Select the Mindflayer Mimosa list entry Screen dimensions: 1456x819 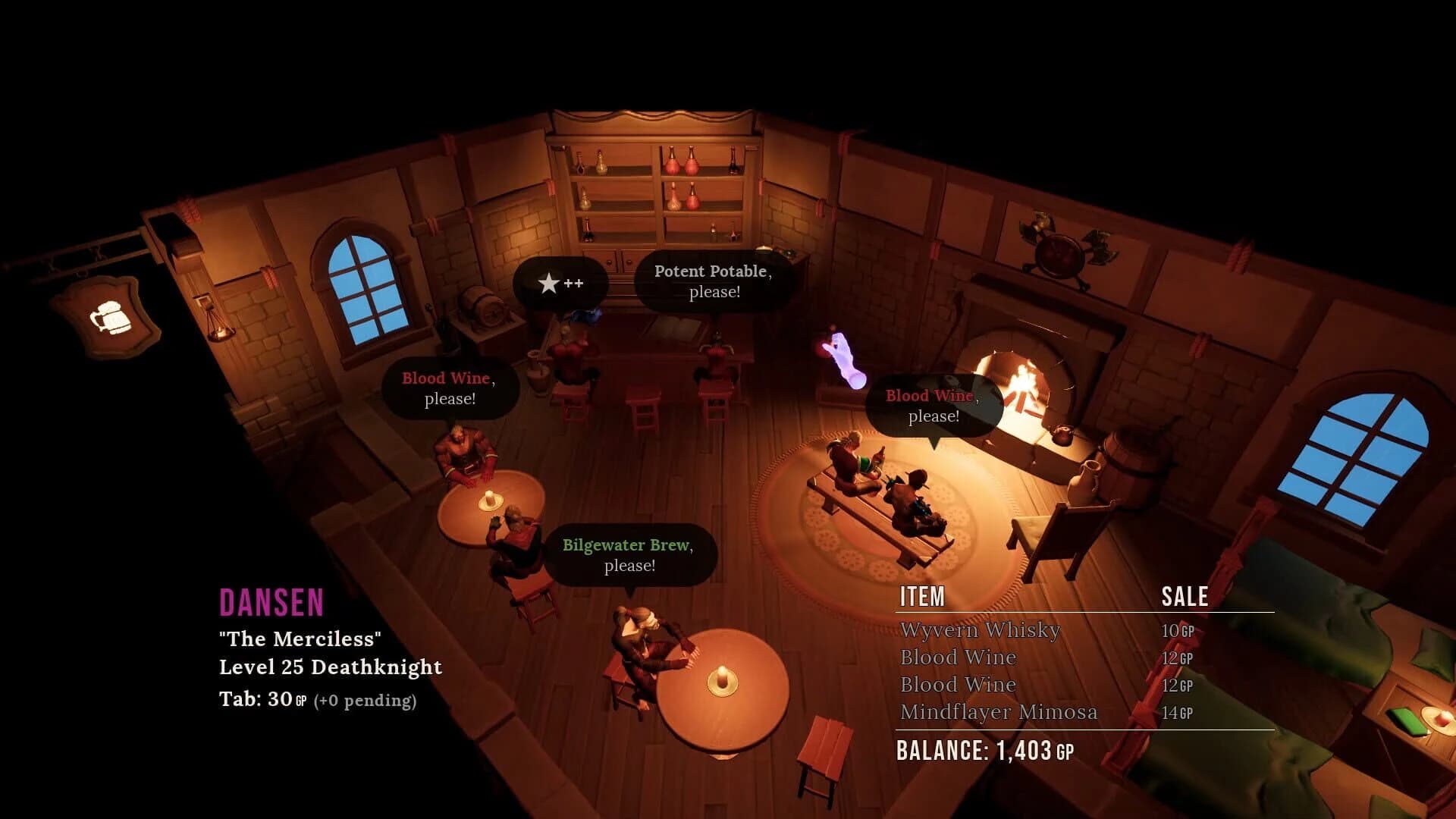pyautogui.click(x=999, y=712)
